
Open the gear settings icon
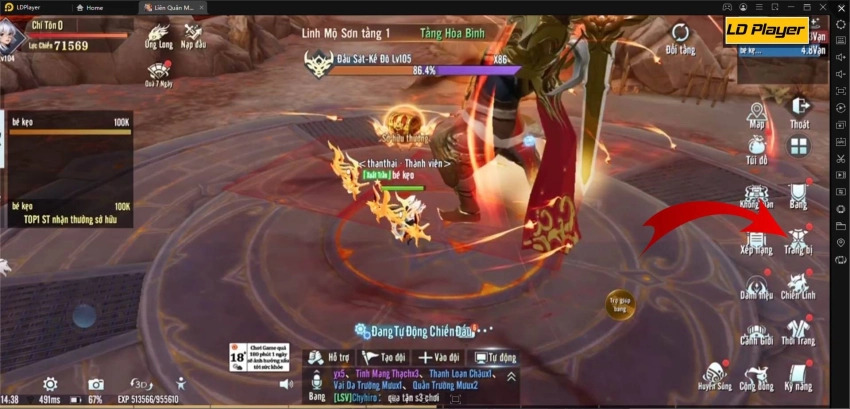50,384
